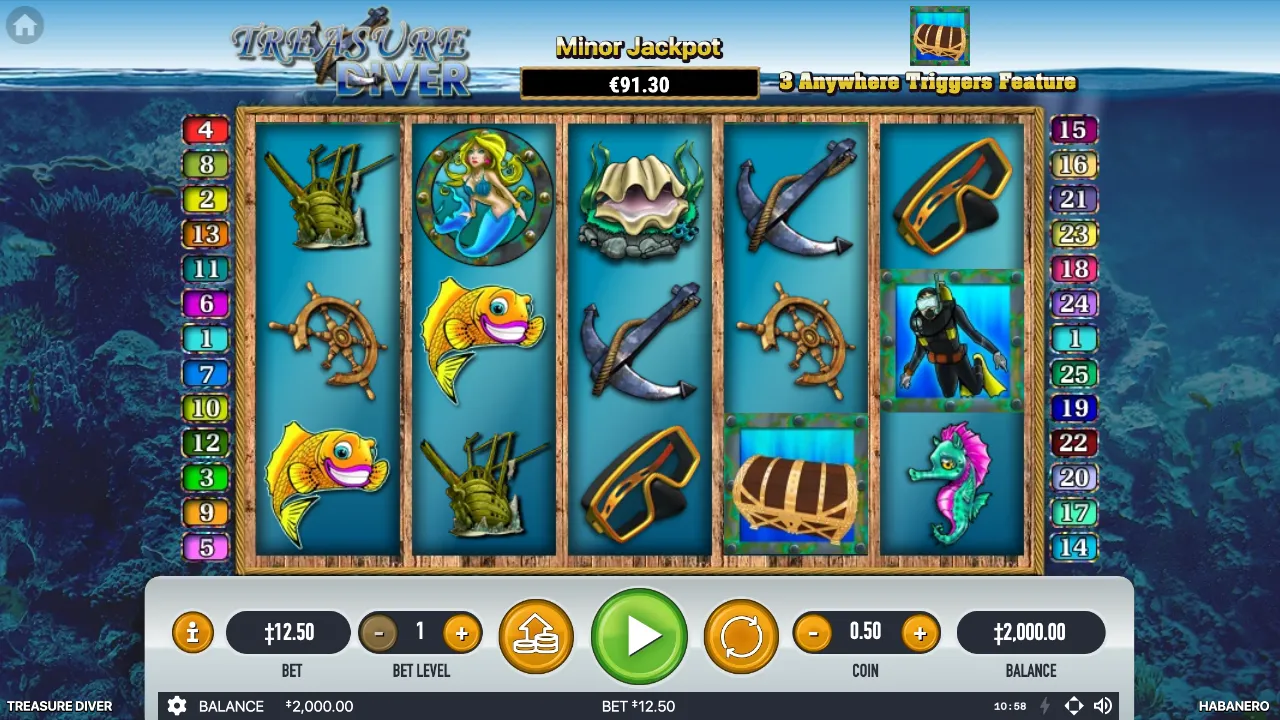The image size is (1280, 720).
Task: Increase Bet Level with the plus button
Action: [x=461, y=632]
